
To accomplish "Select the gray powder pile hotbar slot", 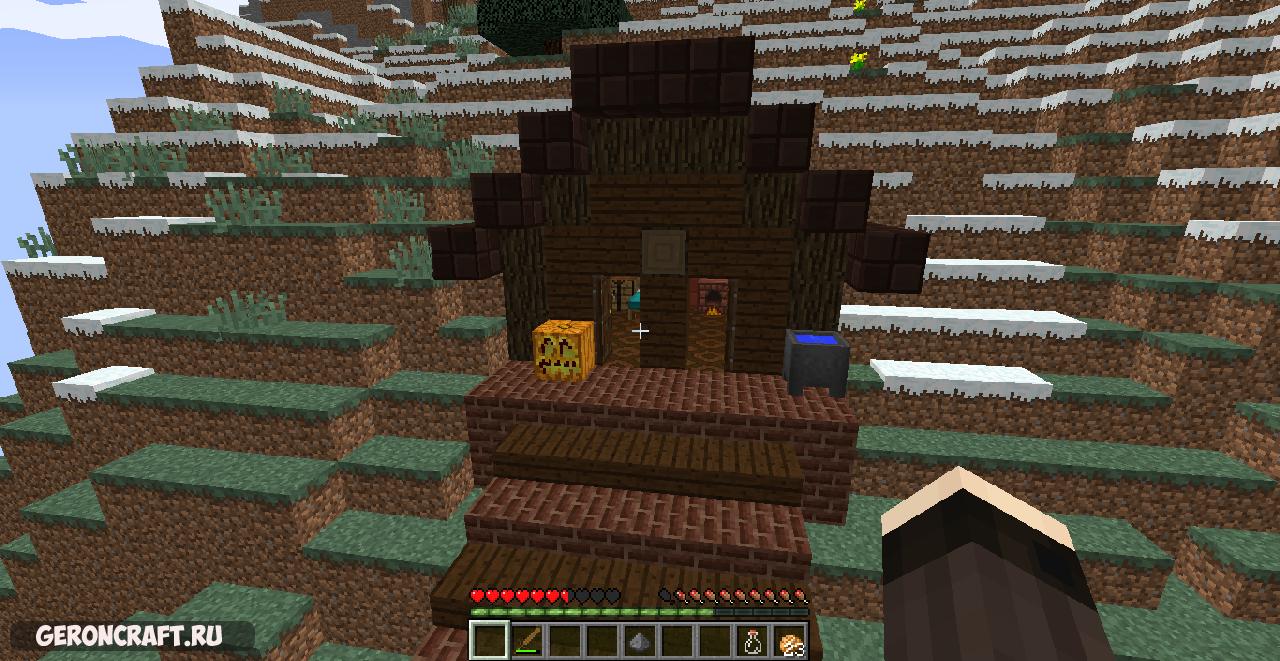I will pyautogui.click(x=639, y=640).
